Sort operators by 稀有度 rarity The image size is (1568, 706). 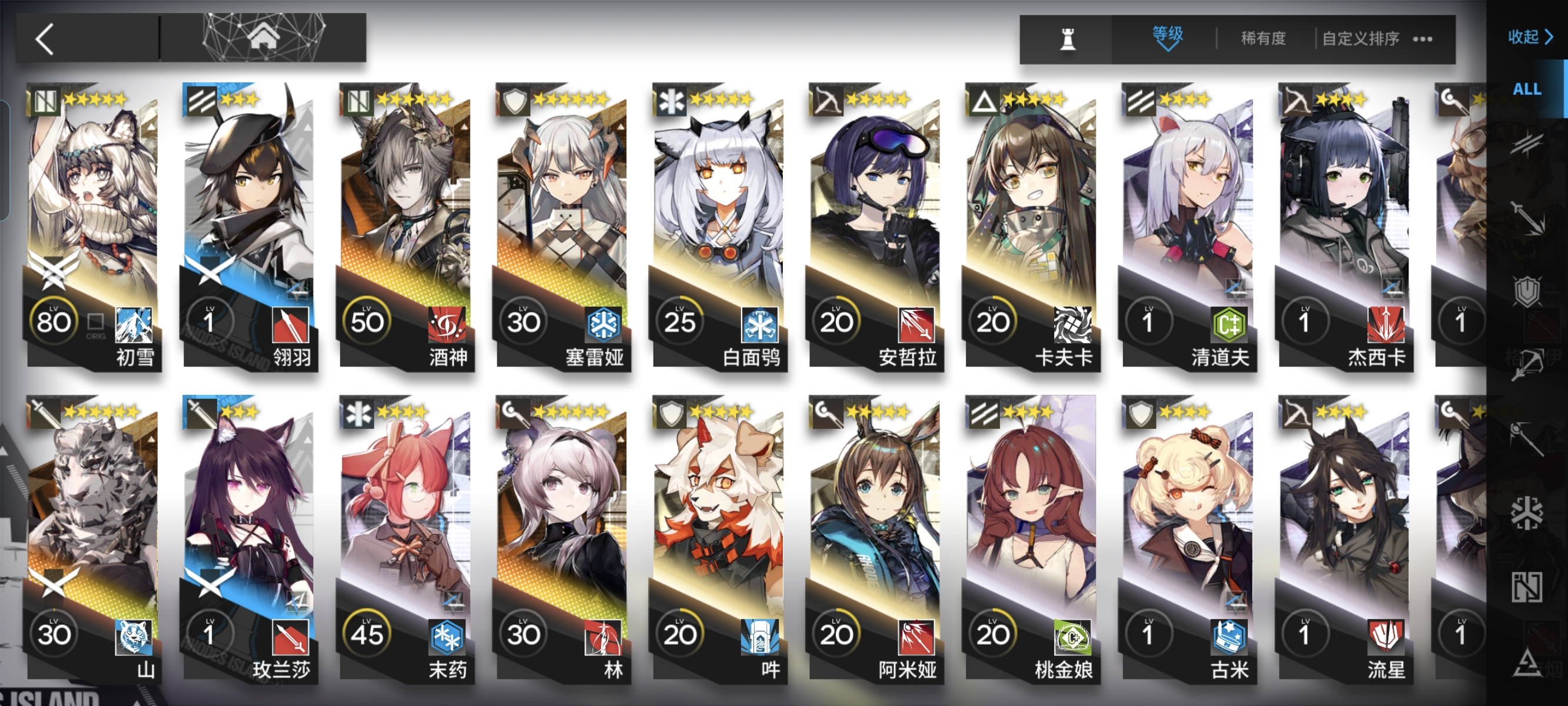click(1263, 38)
